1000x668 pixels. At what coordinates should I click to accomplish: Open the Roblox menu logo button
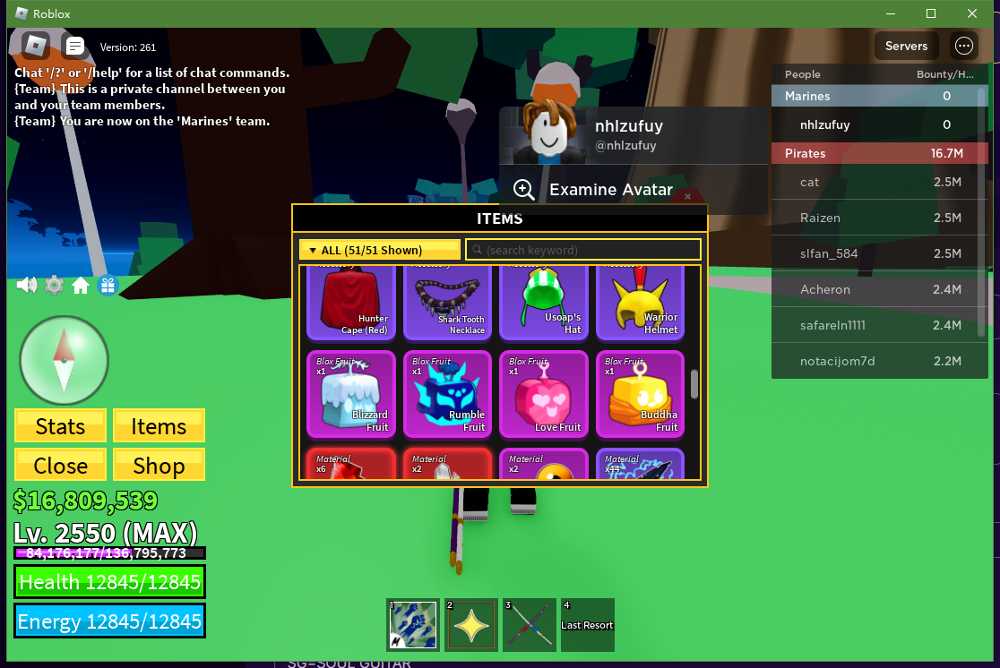pos(36,45)
